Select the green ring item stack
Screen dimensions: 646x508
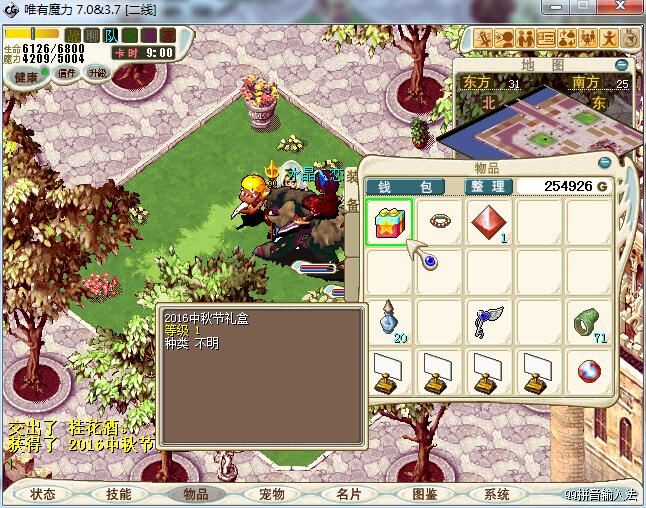(588, 320)
